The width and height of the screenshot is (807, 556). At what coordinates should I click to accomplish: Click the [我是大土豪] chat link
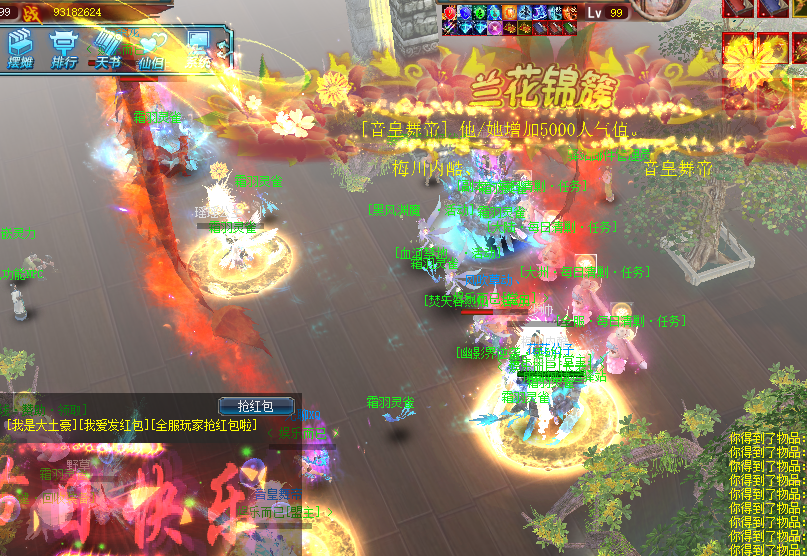click(41, 426)
